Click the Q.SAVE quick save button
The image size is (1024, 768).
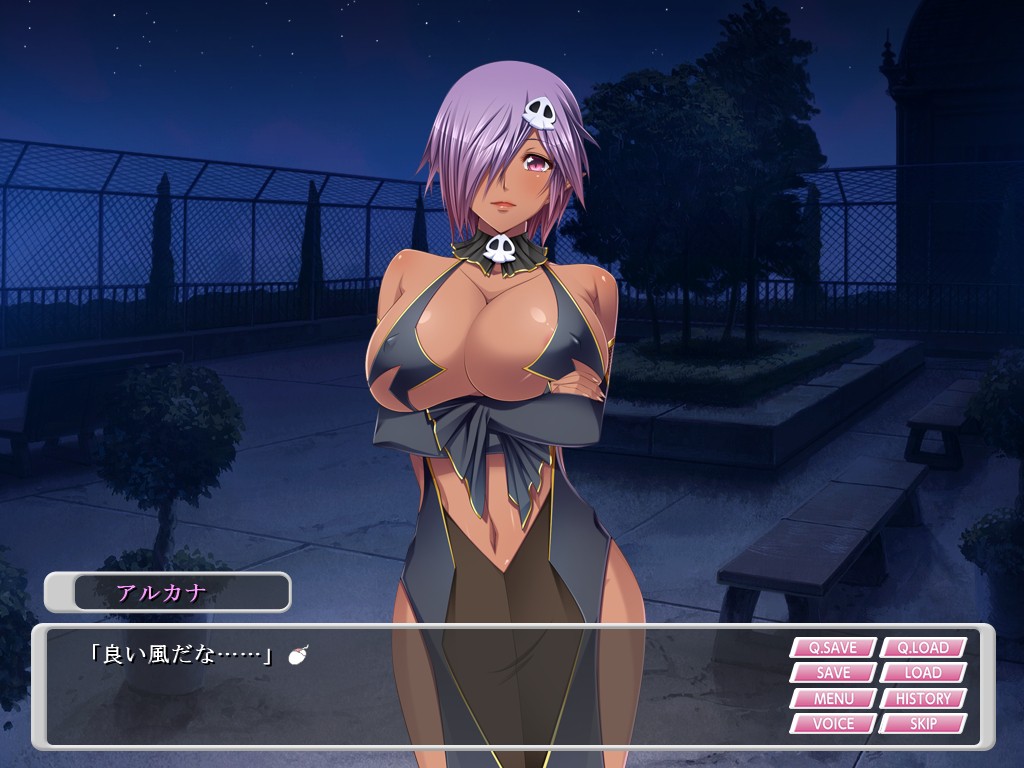pos(833,647)
